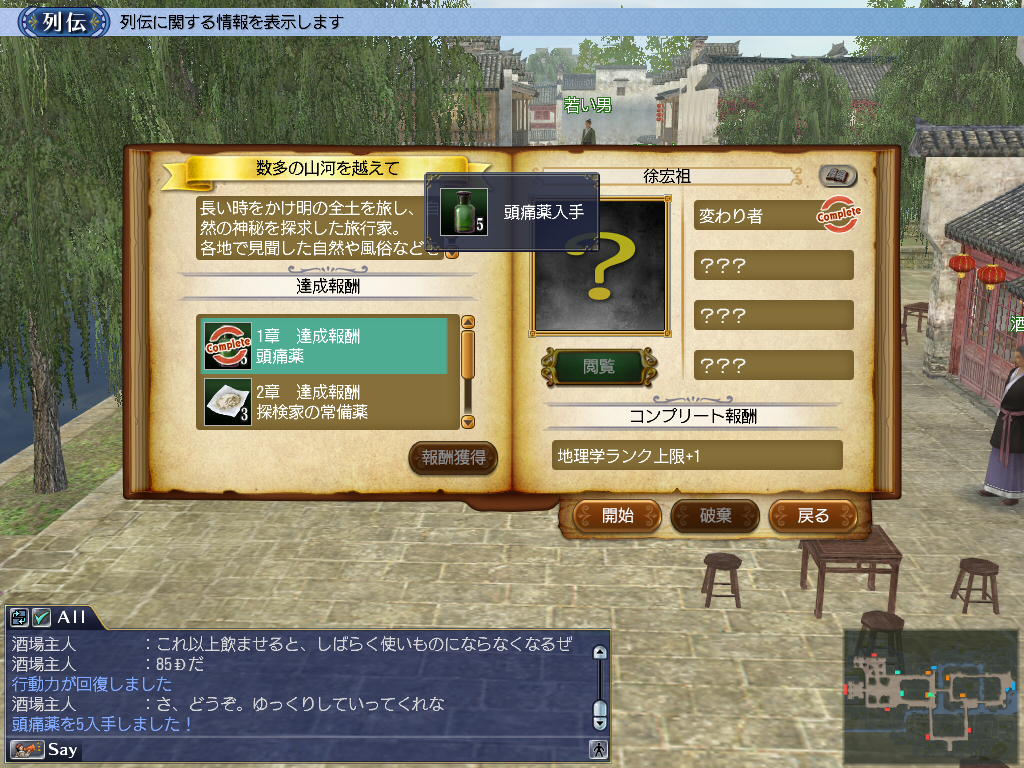Viewport: 1024px width, 768px height.
Task: Toggle the chat All filter checkbox
Action: [42, 617]
